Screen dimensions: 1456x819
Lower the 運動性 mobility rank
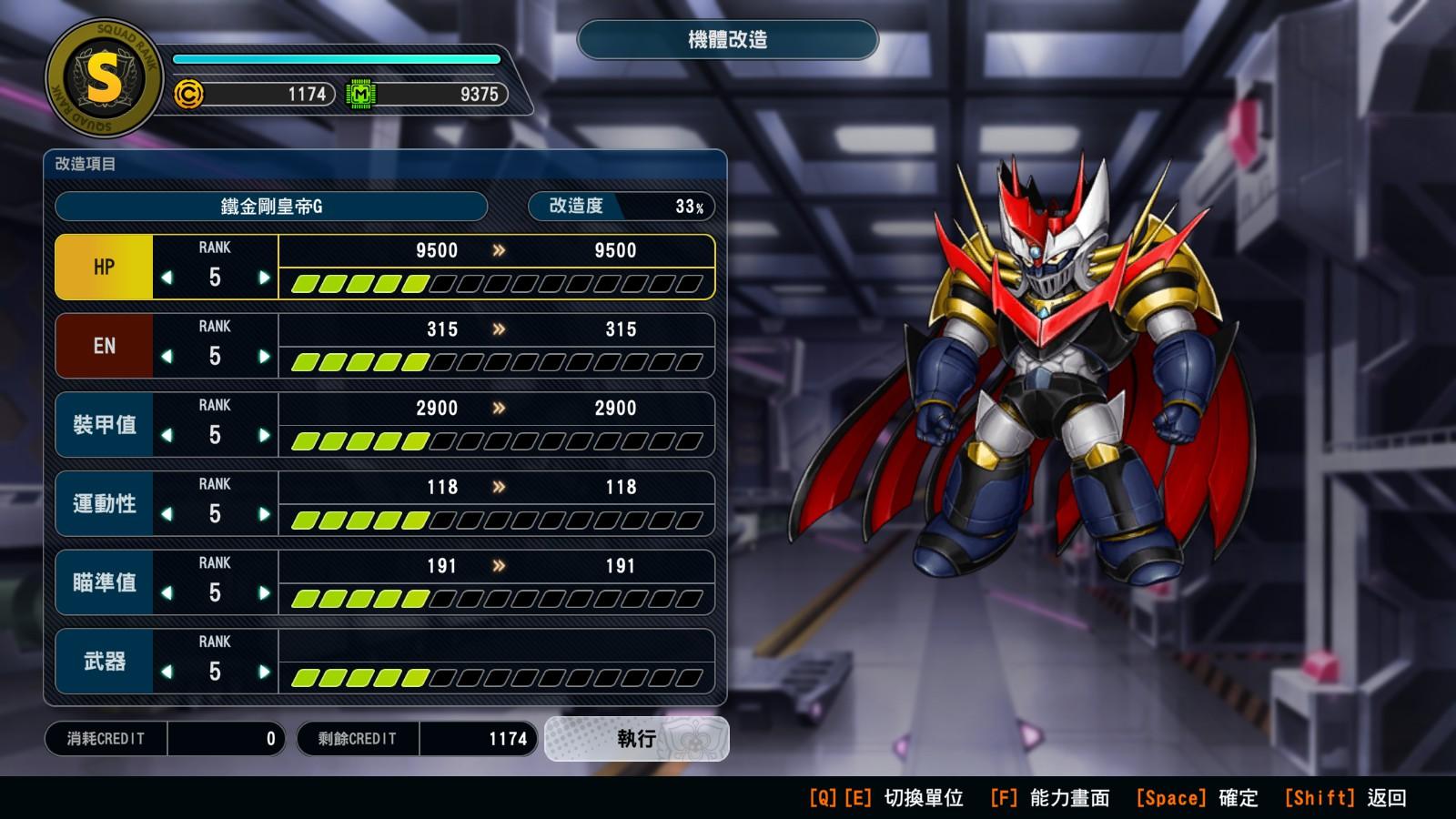click(x=167, y=514)
